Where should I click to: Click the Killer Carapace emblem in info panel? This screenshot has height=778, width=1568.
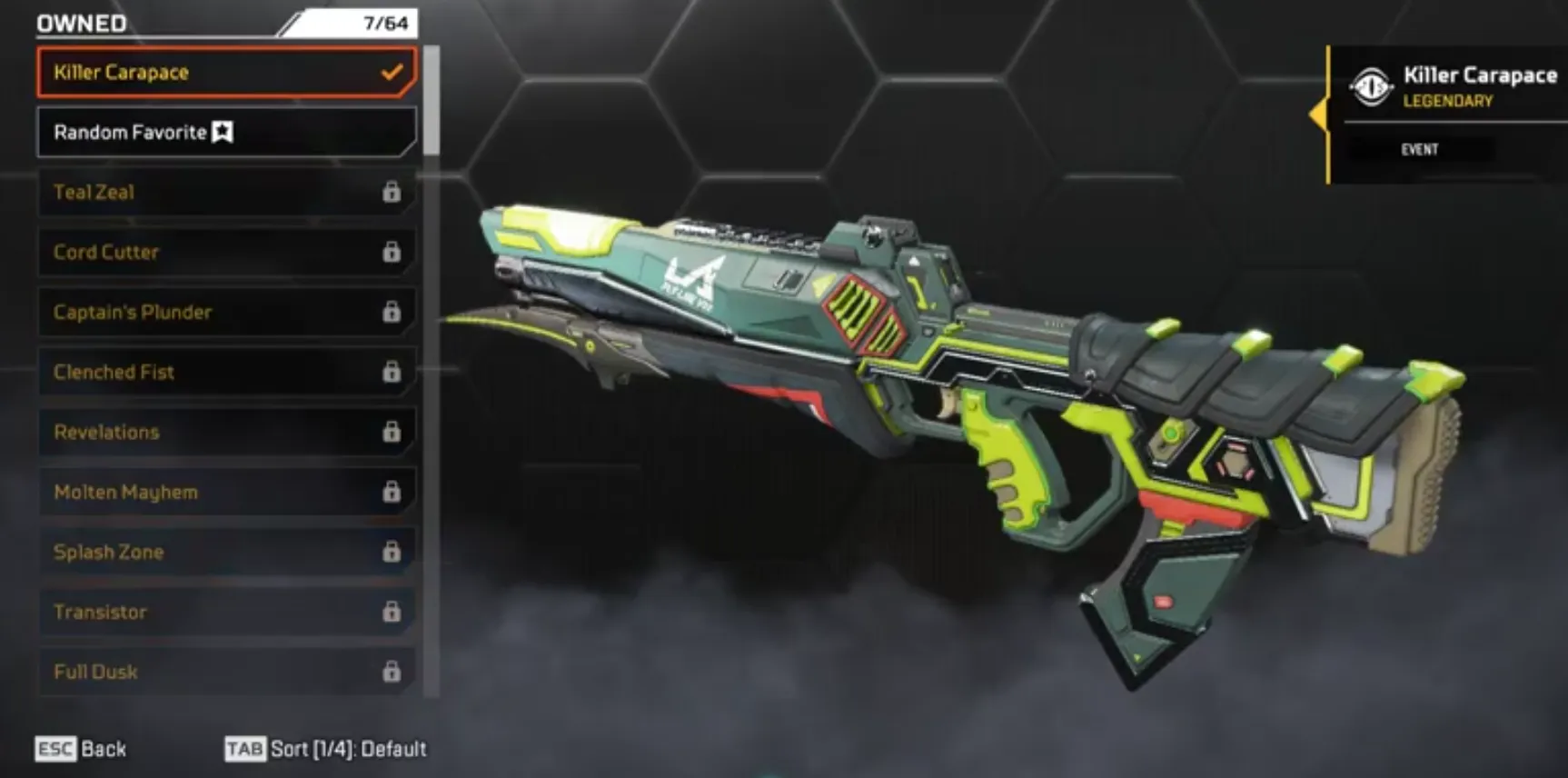click(1372, 85)
